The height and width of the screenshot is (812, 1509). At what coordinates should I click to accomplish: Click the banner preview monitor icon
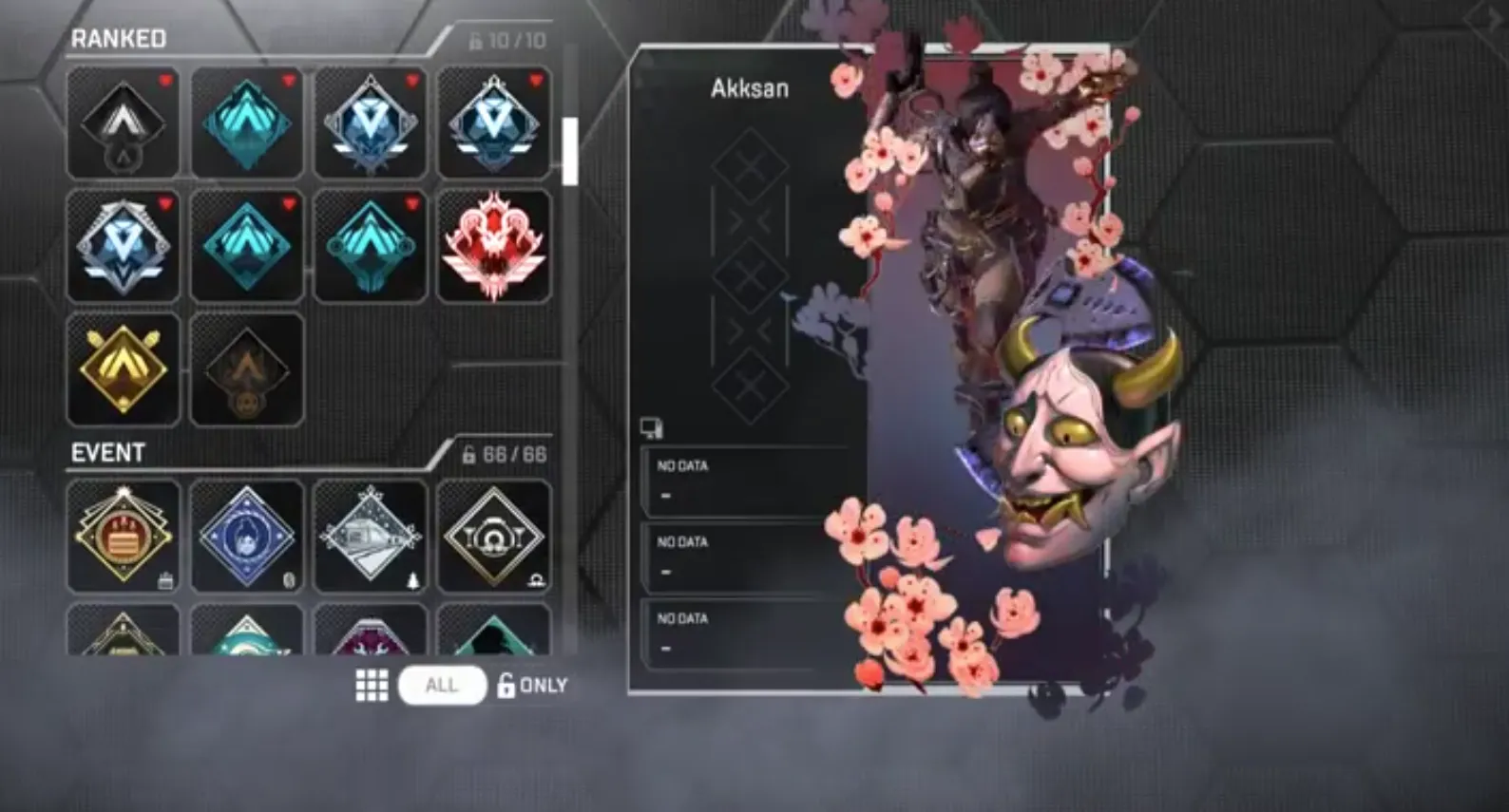click(652, 429)
